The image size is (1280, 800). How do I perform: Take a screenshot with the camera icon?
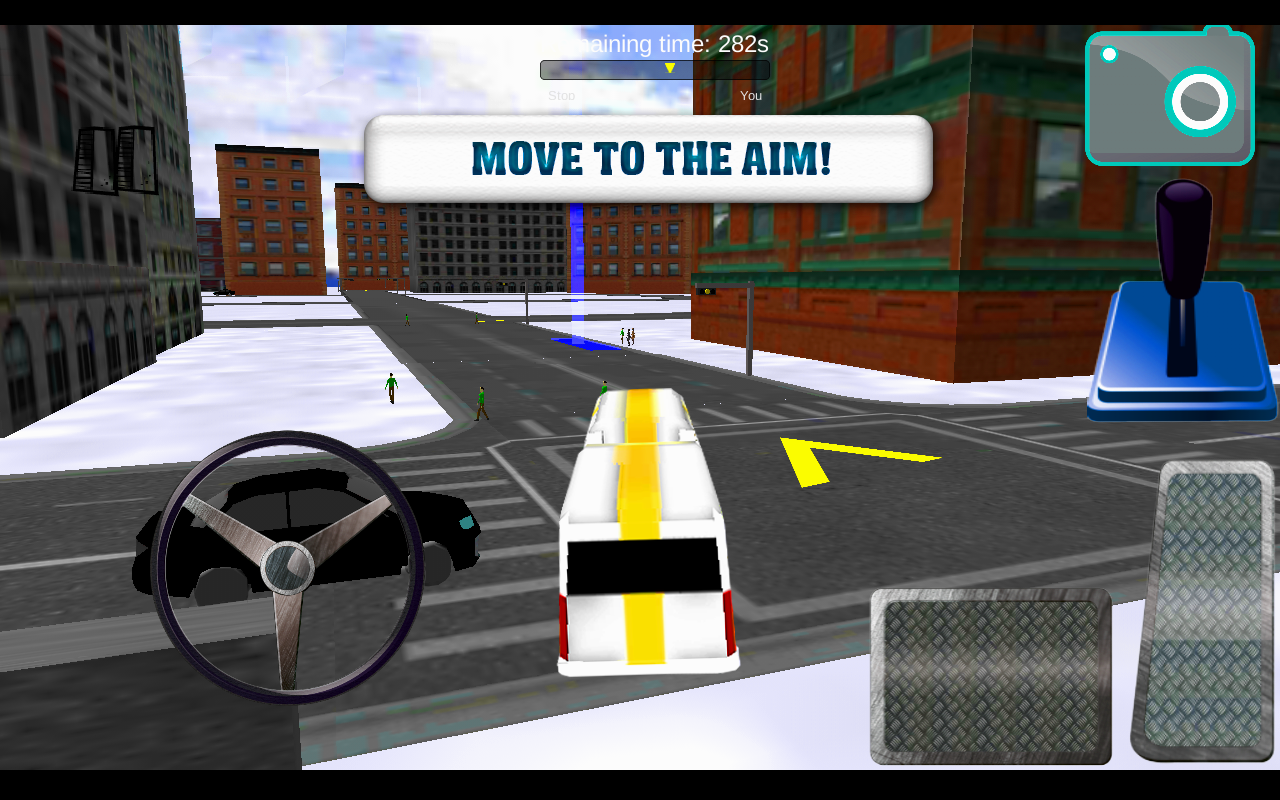click(x=1168, y=97)
